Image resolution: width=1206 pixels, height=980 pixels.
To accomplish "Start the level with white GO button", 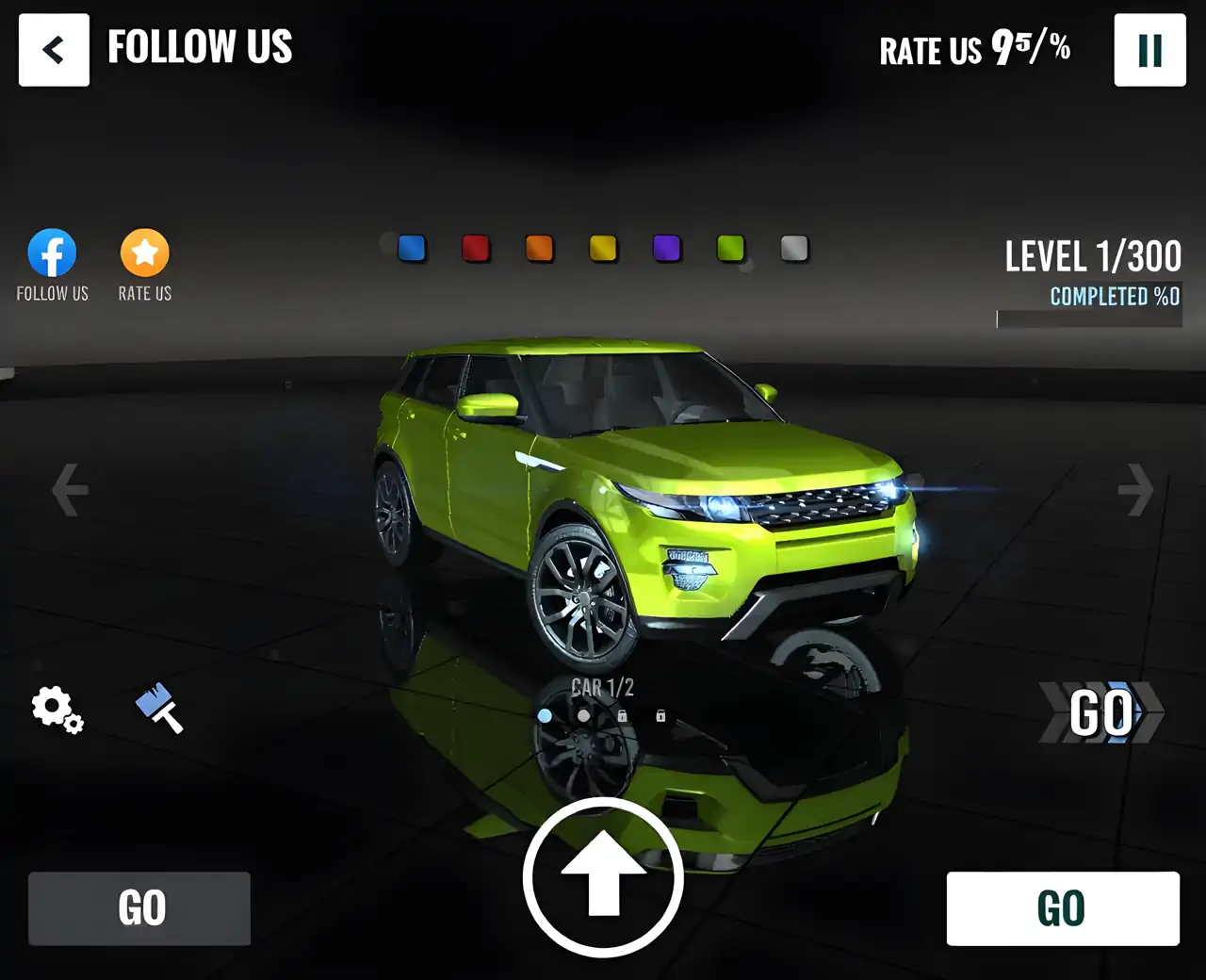I will pos(1062,908).
